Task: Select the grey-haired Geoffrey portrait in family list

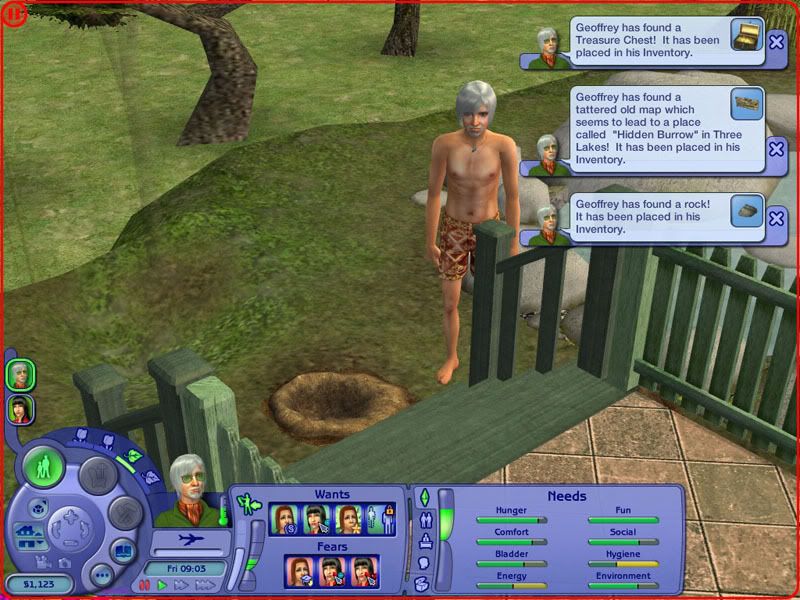Action: pos(20,374)
